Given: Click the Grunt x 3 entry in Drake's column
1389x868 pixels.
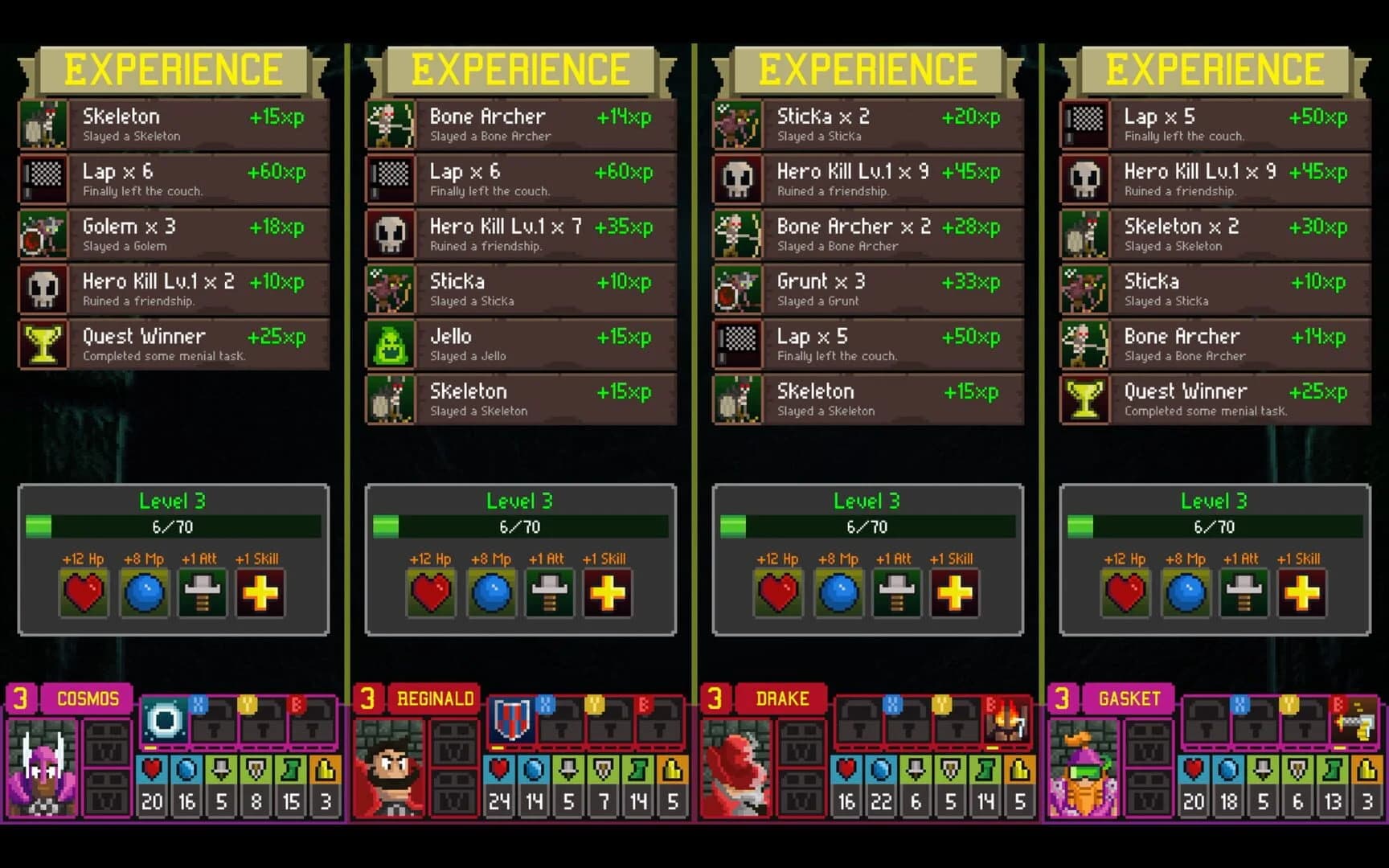Looking at the screenshot, I should 868,289.
